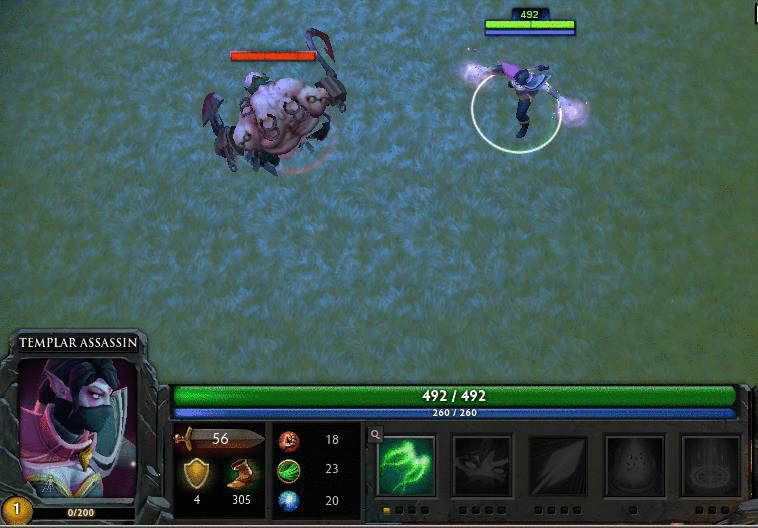758x528 pixels.
Task: Choose the egg-shaped Trap ability icon
Action: [x=635, y=465]
